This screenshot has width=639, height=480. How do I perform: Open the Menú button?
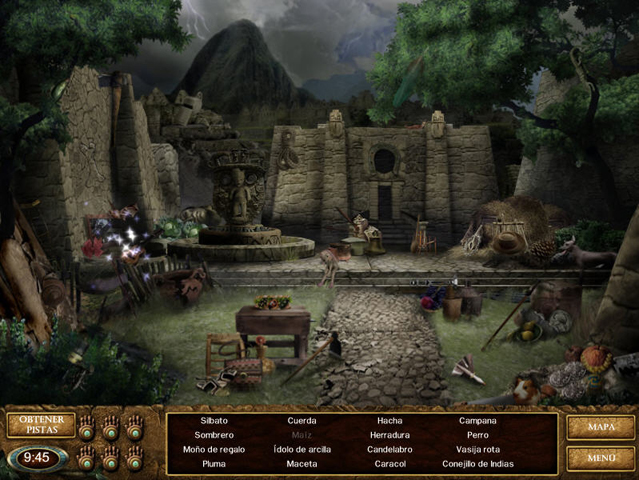point(601,459)
